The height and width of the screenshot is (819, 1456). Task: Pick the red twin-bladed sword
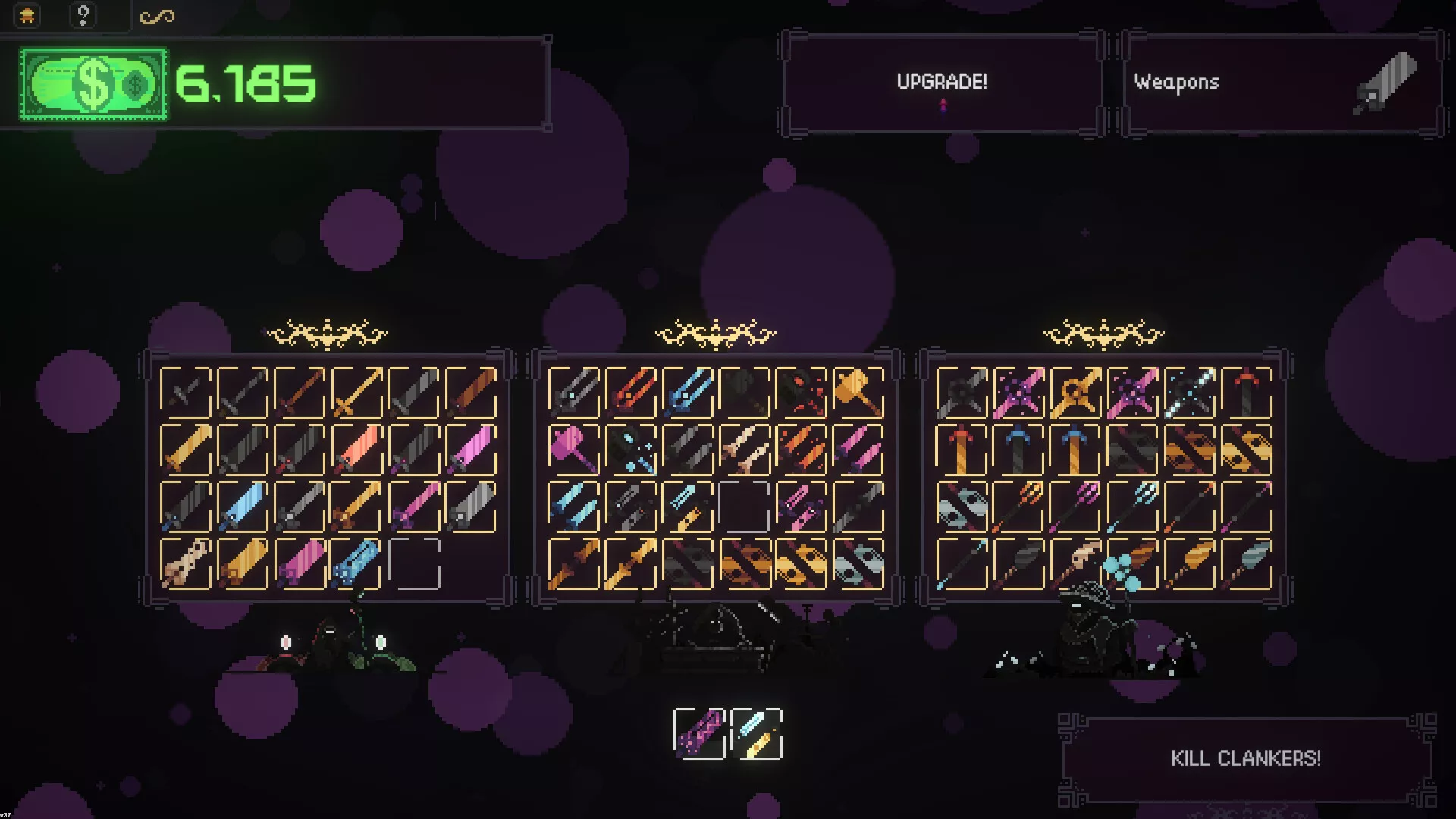(x=630, y=392)
